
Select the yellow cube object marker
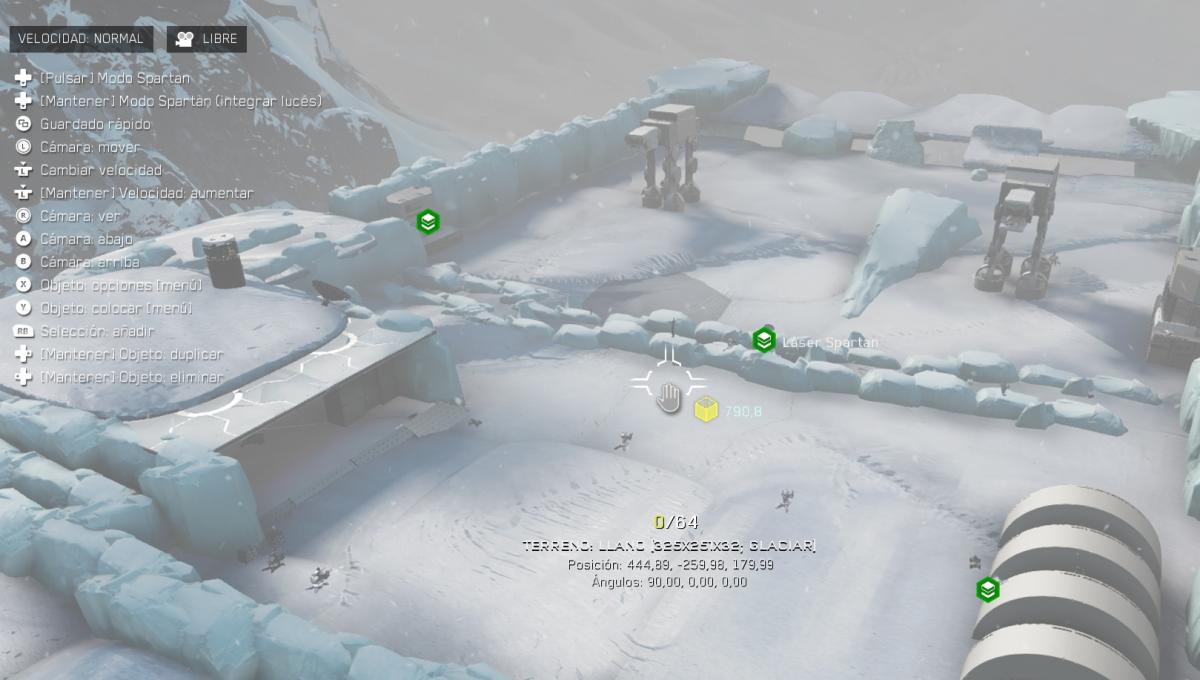[707, 409]
